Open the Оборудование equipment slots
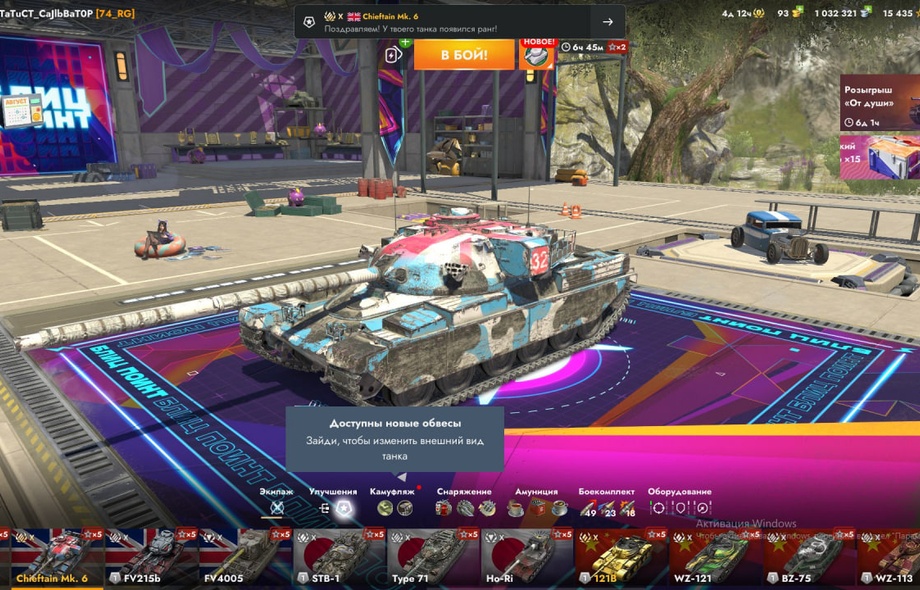This screenshot has height=590, width=920. pos(680,507)
